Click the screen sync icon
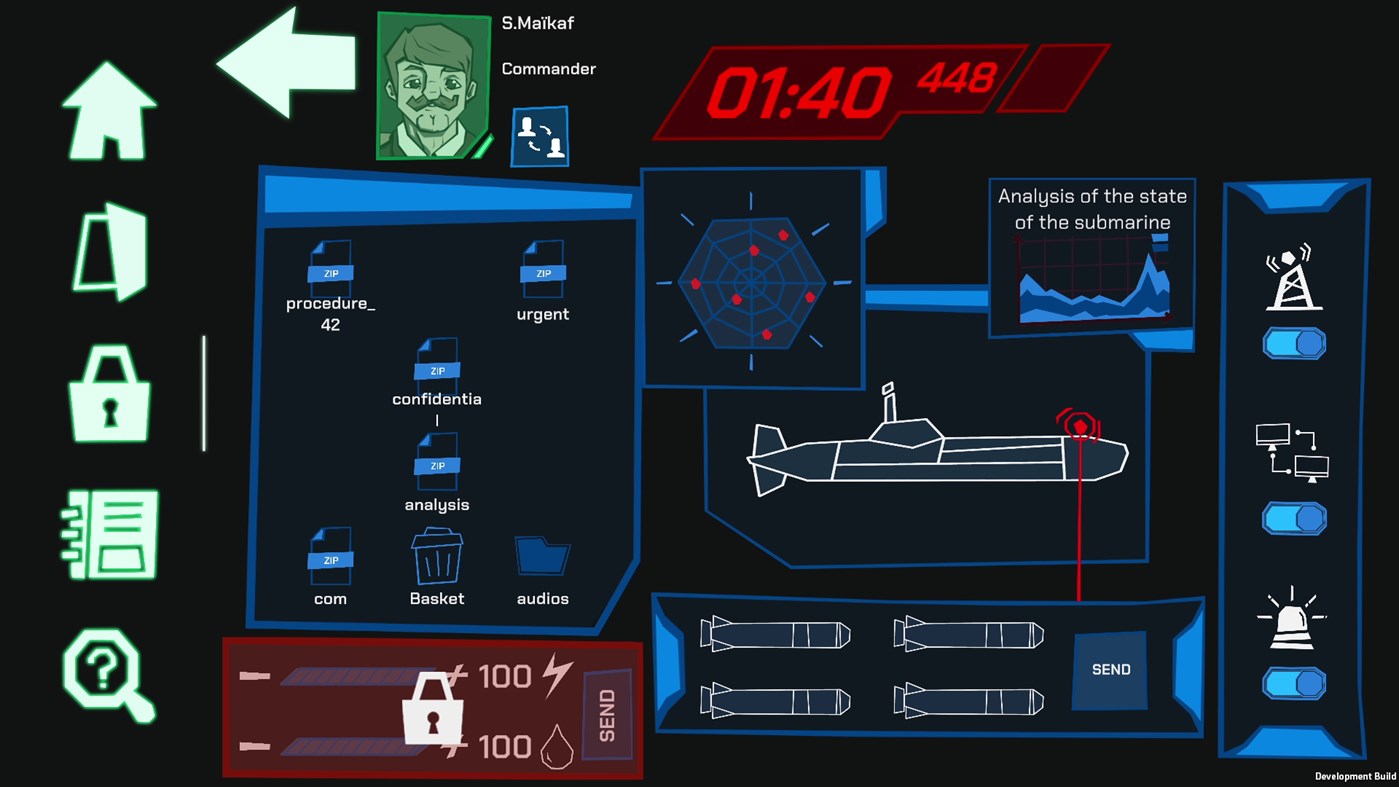Viewport: 1399px width, 787px height. pos(1294,455)
